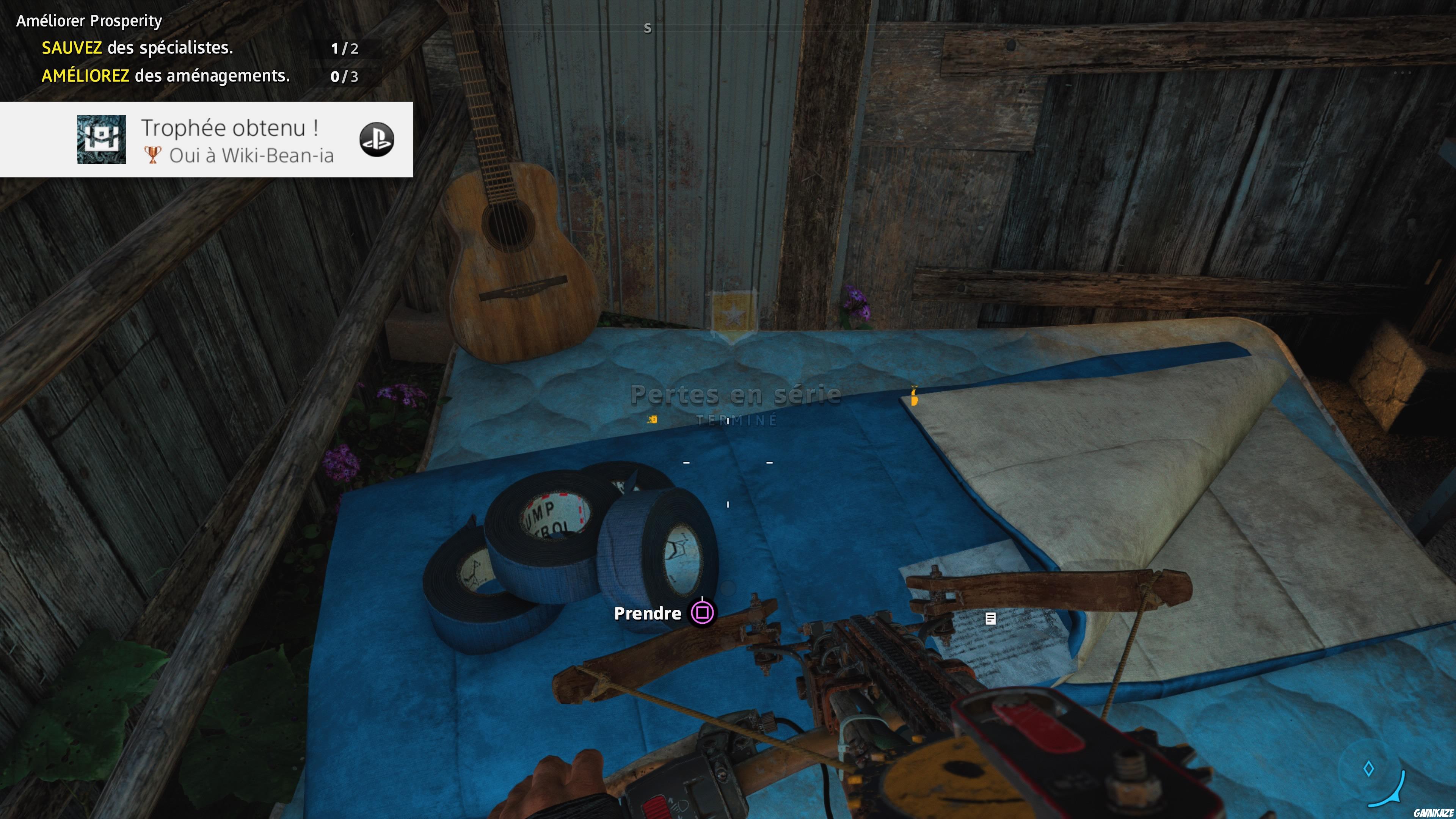Viewport: 1456px width, 819px height.
Task: Select the AMÉLIOREZ des aménagements objective
Action: point(166,76)
